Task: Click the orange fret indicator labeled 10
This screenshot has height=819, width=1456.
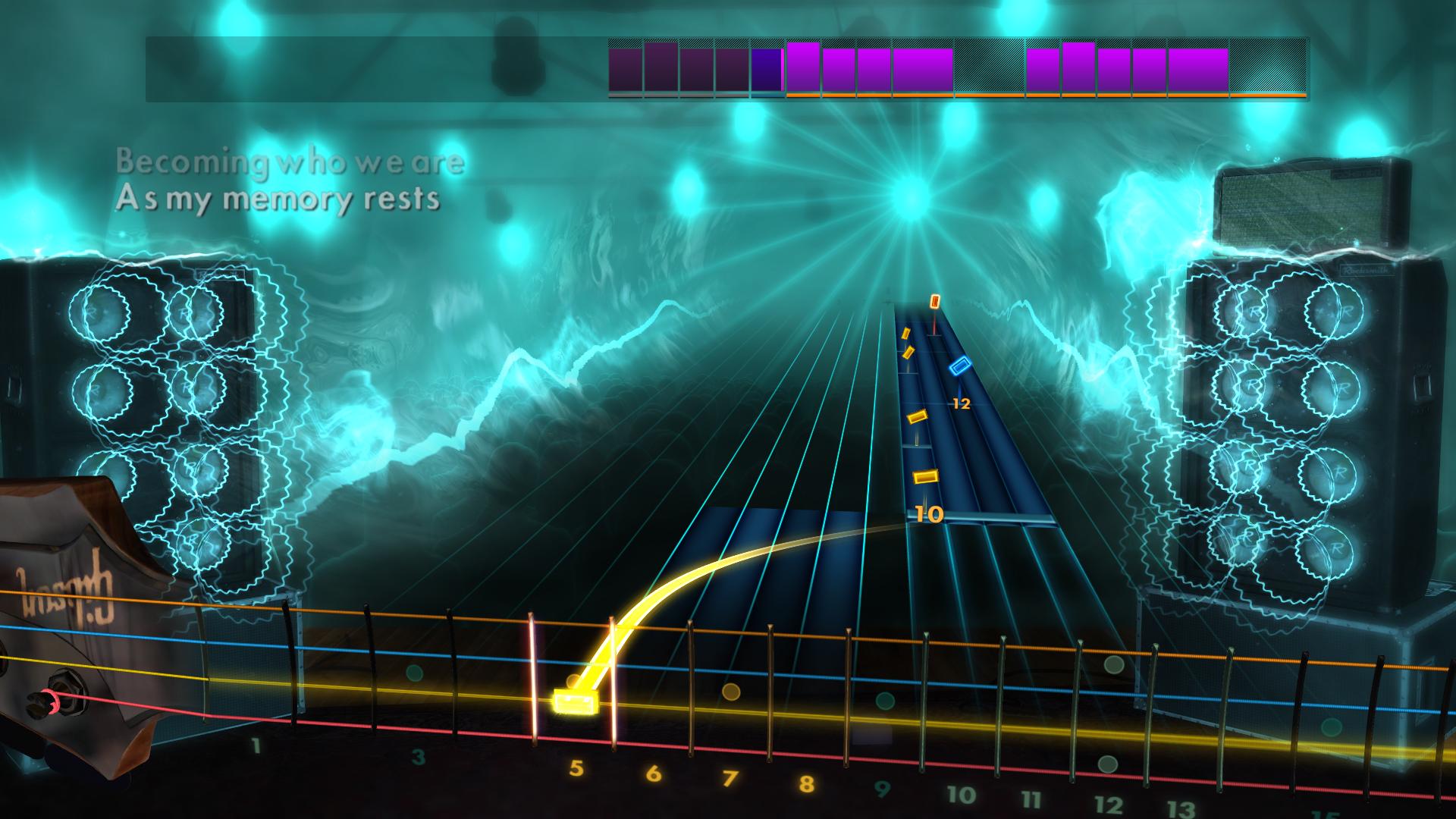Action: [x=928, y=514]
